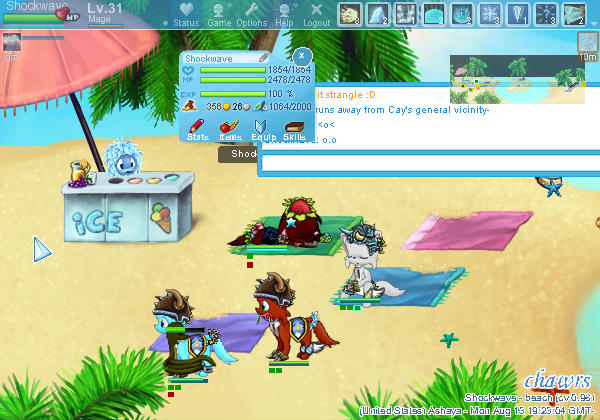The height and width of the screenshot is (420, 600).
Task: Open the Options menu
Action: coord(251,14)
